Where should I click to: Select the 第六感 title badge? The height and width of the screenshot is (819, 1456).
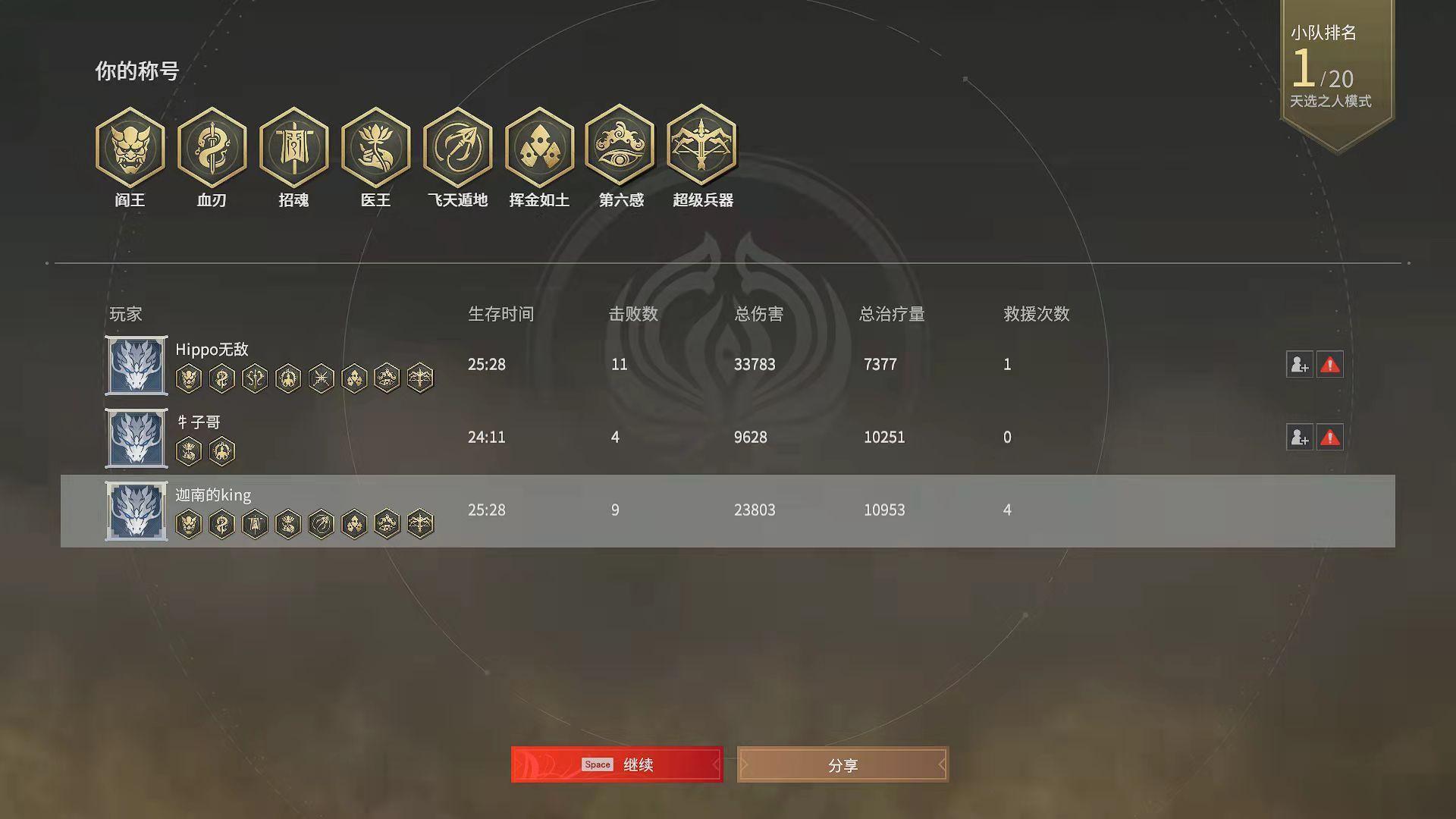[621, 148]
